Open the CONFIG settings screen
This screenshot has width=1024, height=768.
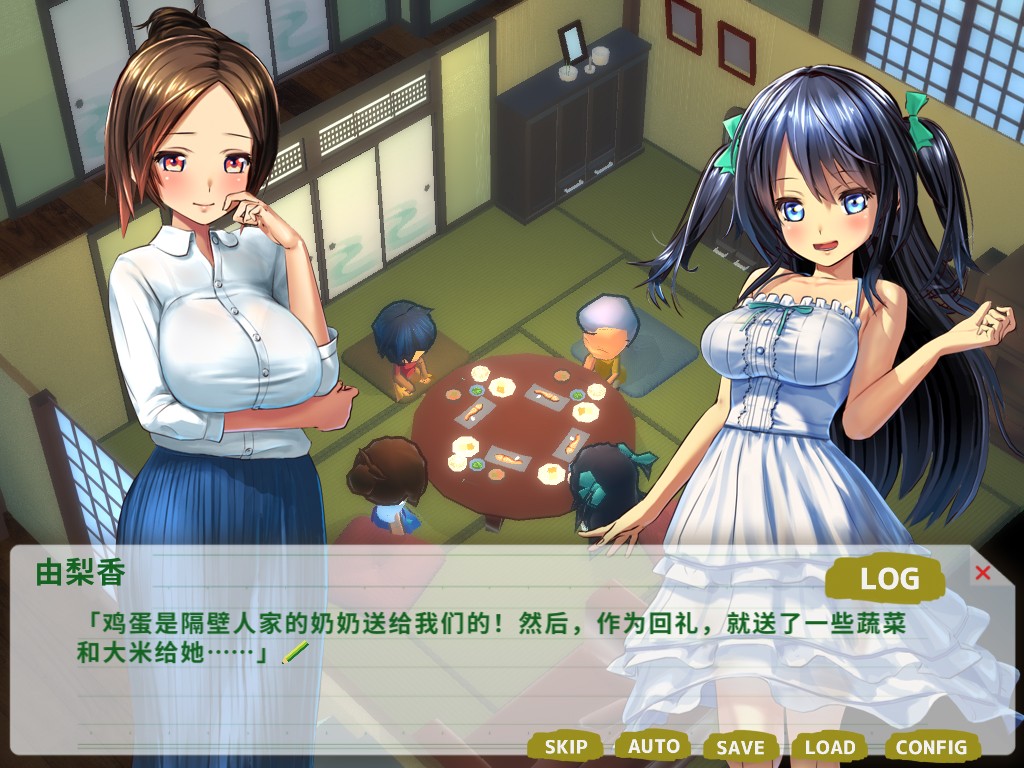tap(931, 747)
